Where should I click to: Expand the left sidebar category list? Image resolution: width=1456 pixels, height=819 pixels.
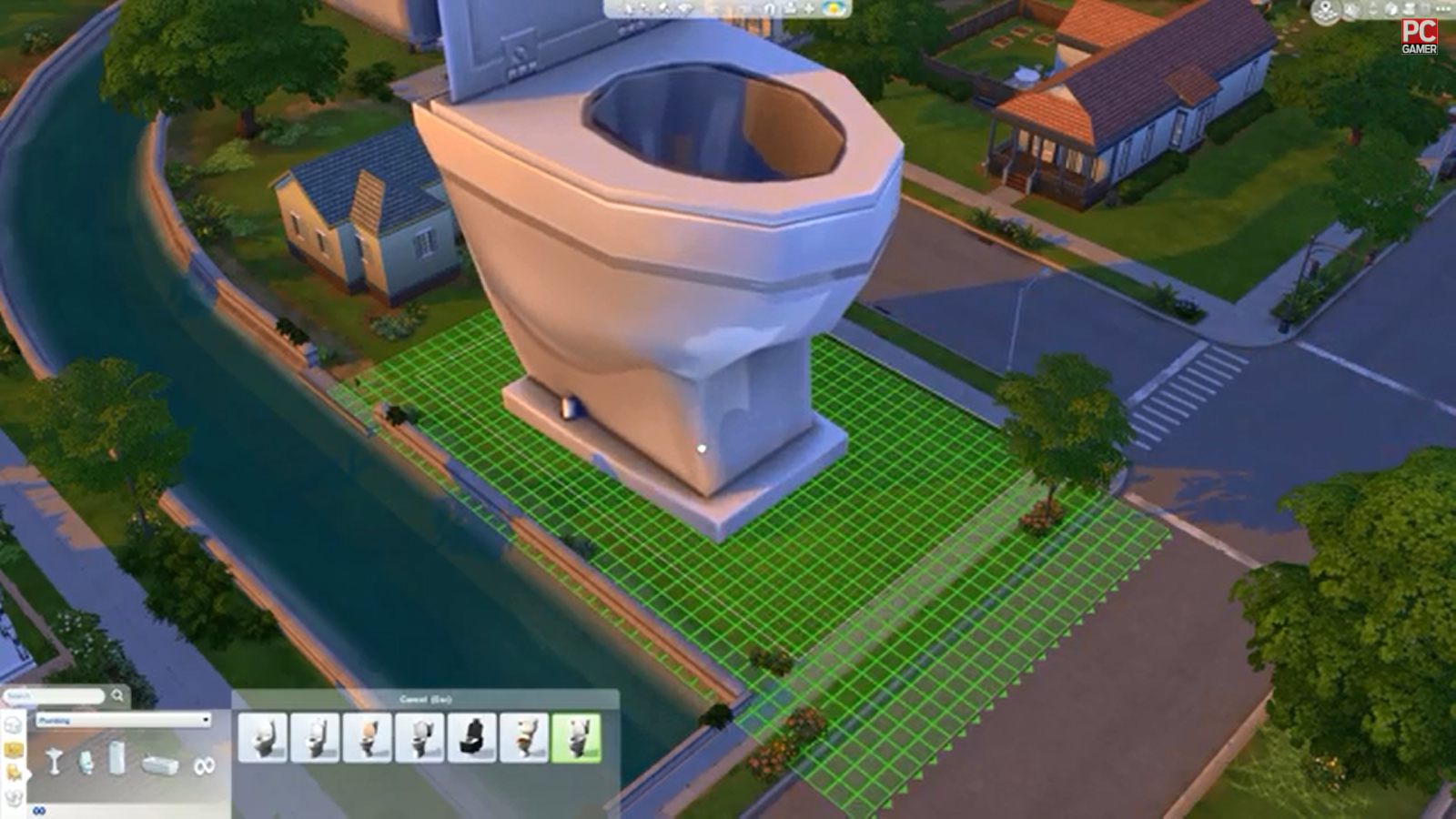[x=28, y=774]
